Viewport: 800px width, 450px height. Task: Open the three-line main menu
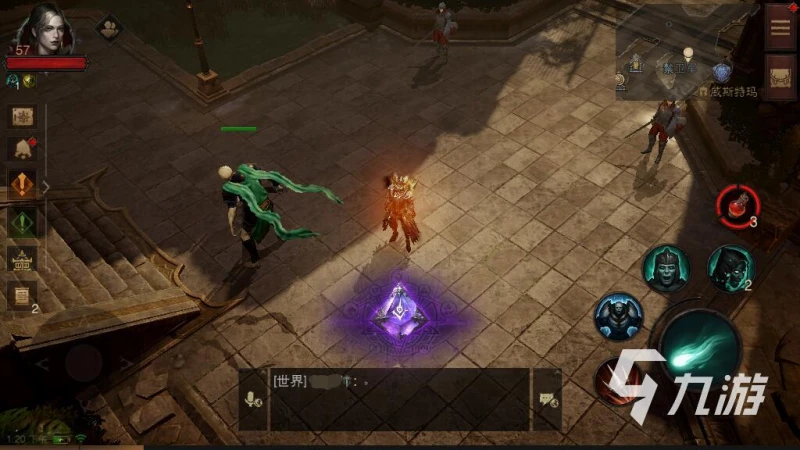pos(780,27)
